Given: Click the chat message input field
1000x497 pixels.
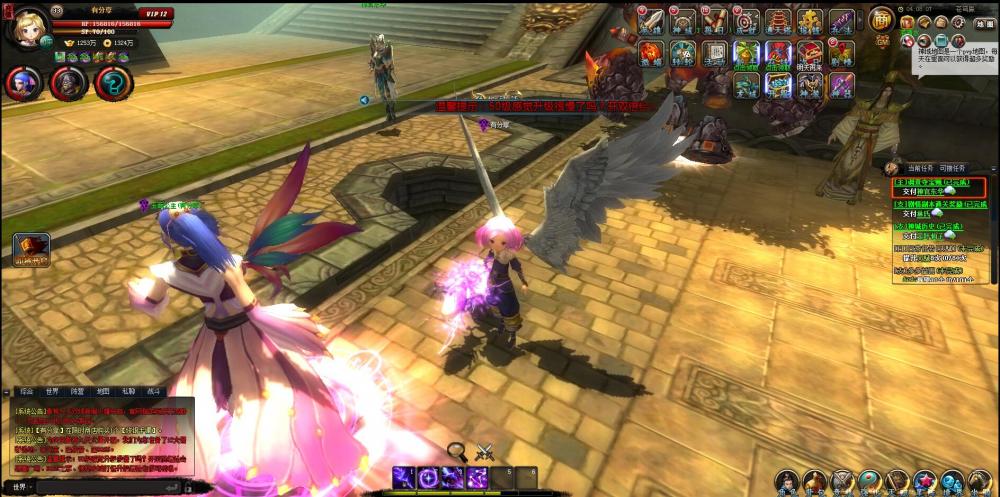Looking at the screenshot, I should coord(100,487).
